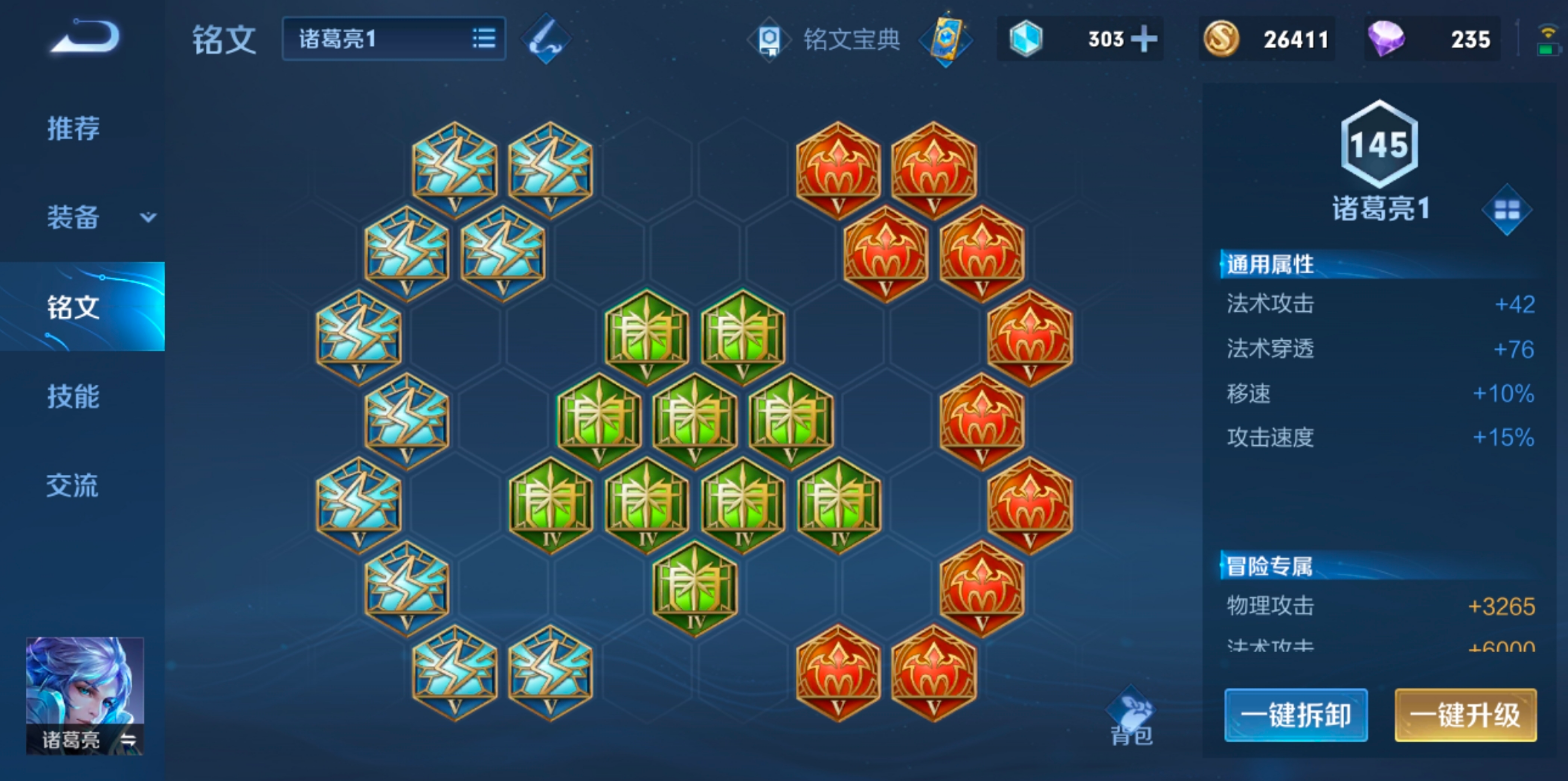
Task: Open the 技能 tab
Action: click(x=73, y=396)
